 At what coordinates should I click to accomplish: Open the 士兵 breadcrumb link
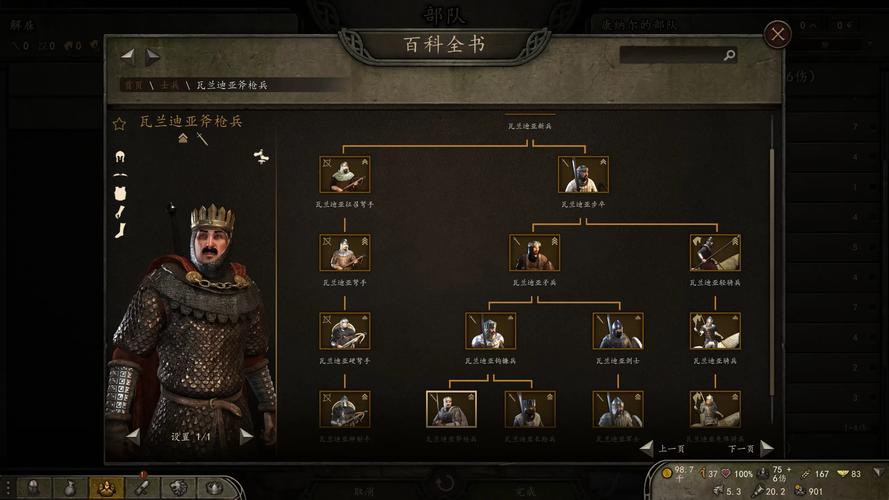pyautogui.click(x=168, y=85)
